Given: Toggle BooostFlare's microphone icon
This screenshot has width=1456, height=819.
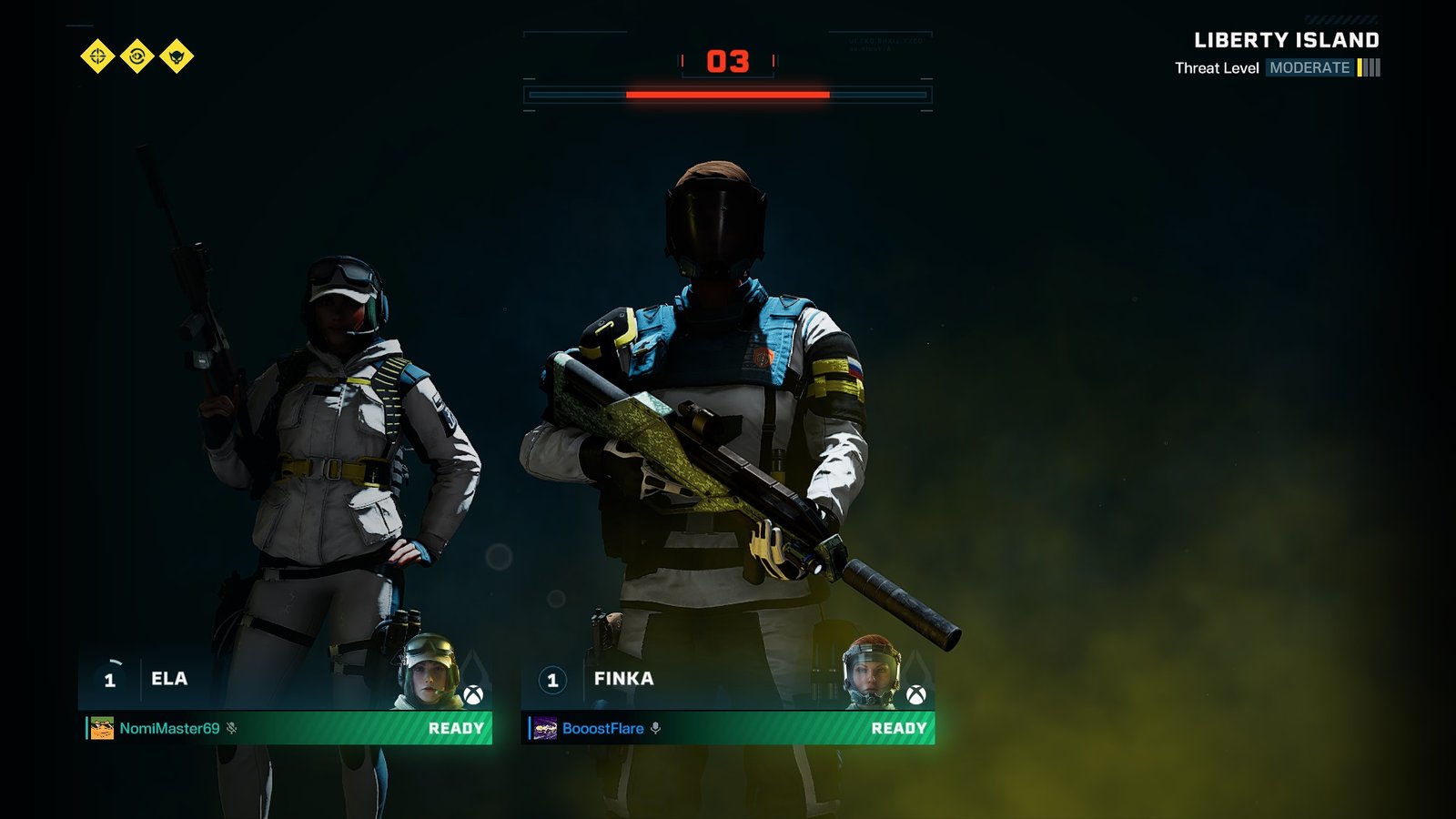Looking at the screenshot, I should 655,728.
